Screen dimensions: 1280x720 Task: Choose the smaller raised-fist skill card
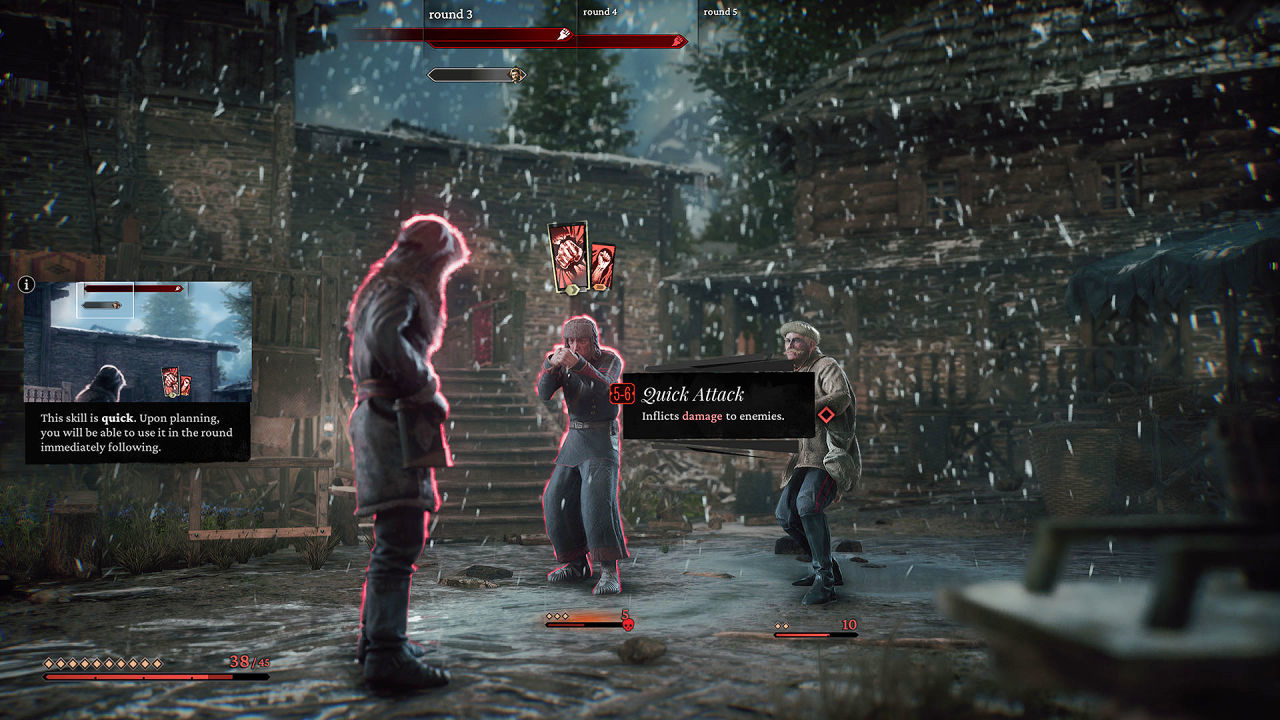(602, 266)
